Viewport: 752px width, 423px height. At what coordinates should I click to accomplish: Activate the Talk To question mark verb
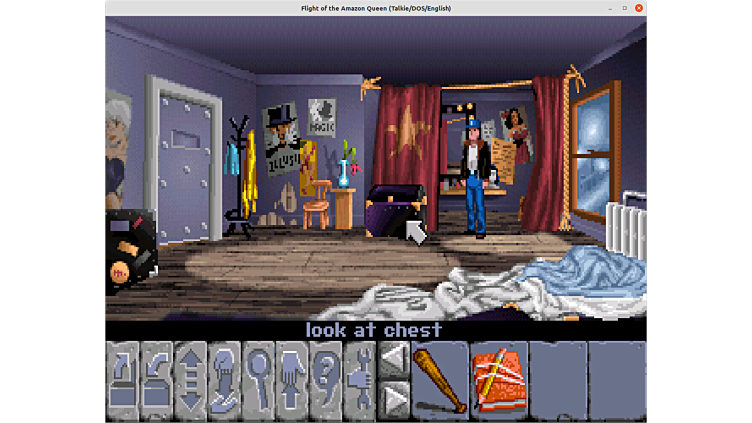(326, 381)
